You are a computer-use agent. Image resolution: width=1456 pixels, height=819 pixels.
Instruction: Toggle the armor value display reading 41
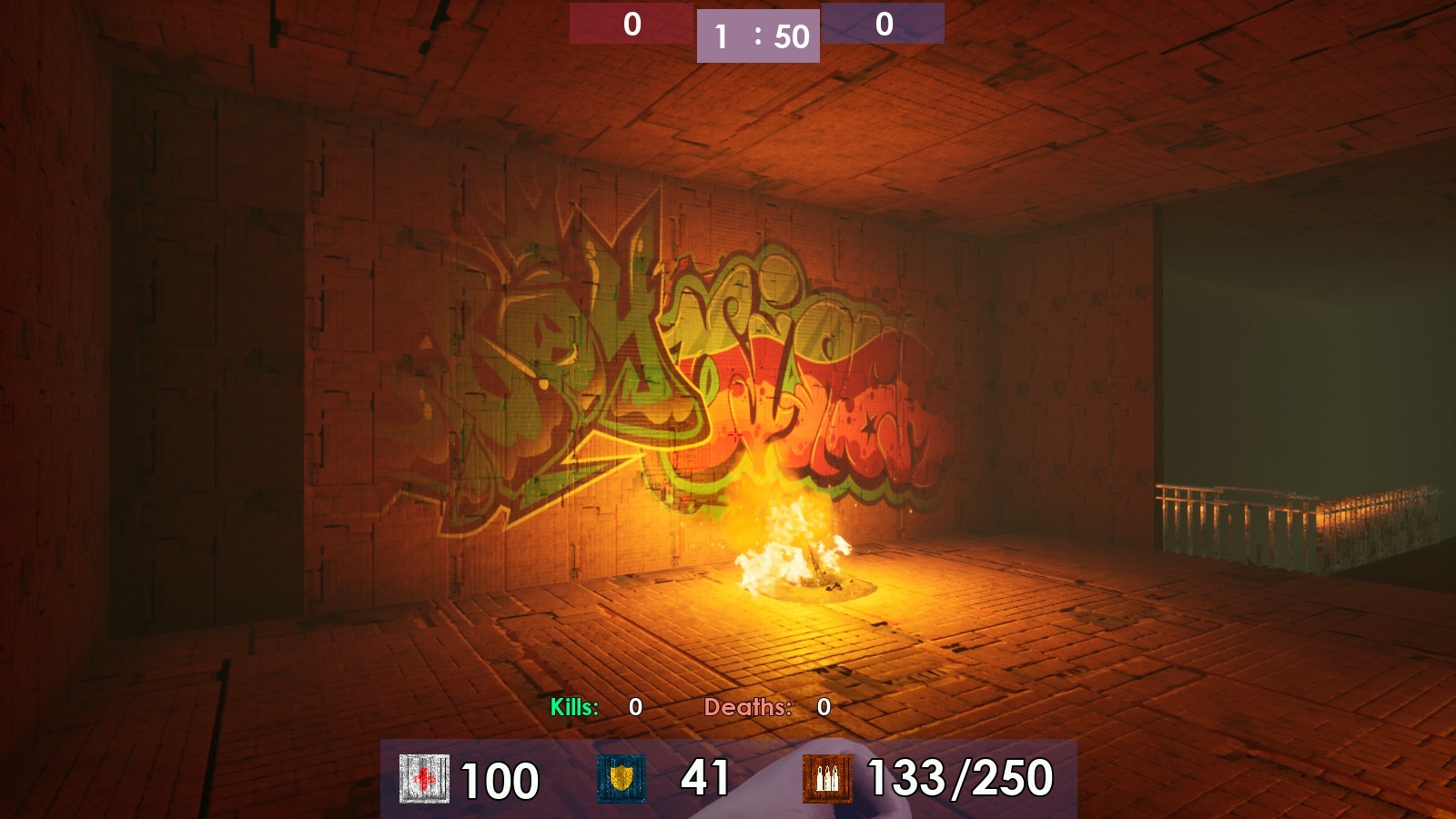pos(703,778)
